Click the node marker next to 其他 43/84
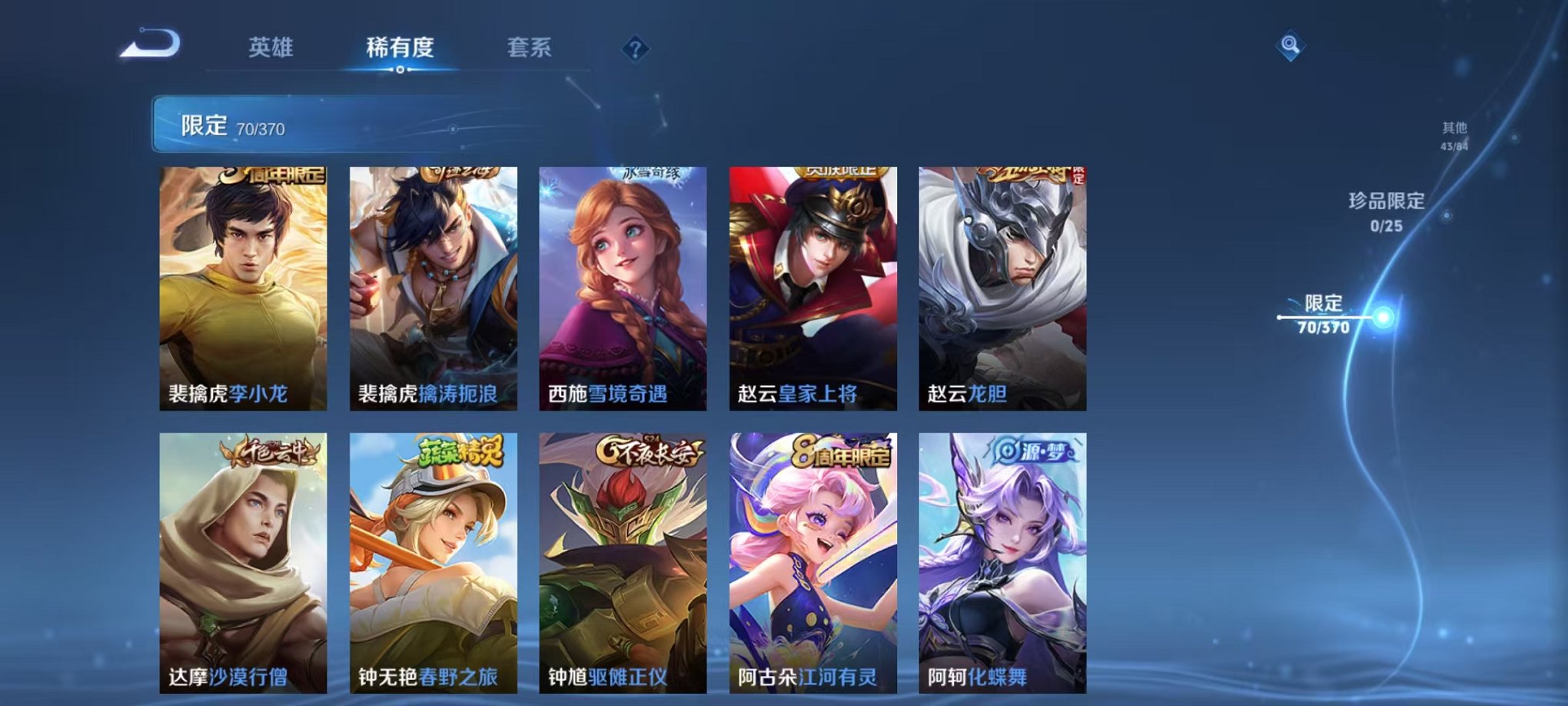1568x706 pixels. (x=1515, y=138)
